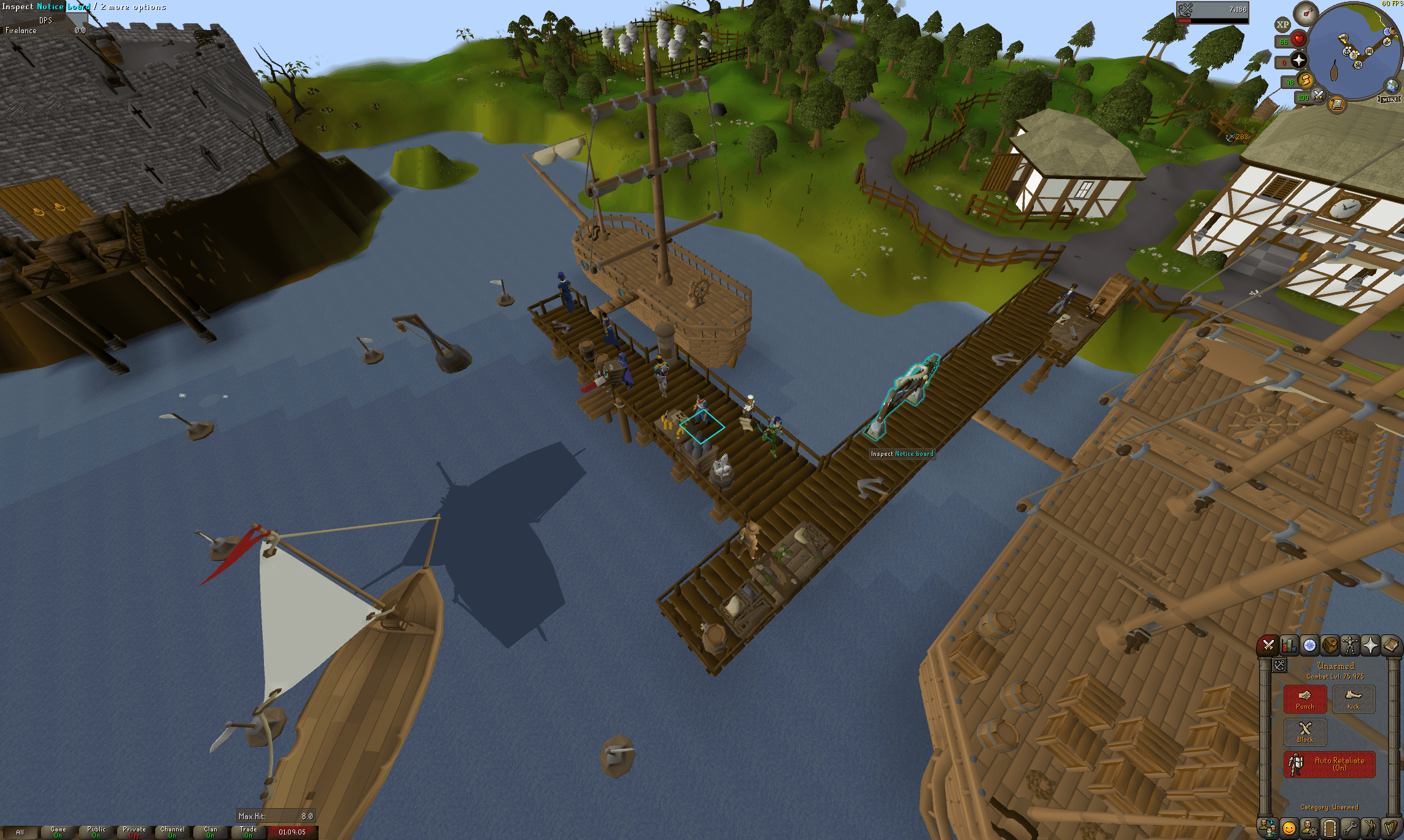Select the Private chat filter tab

point(134,831)
